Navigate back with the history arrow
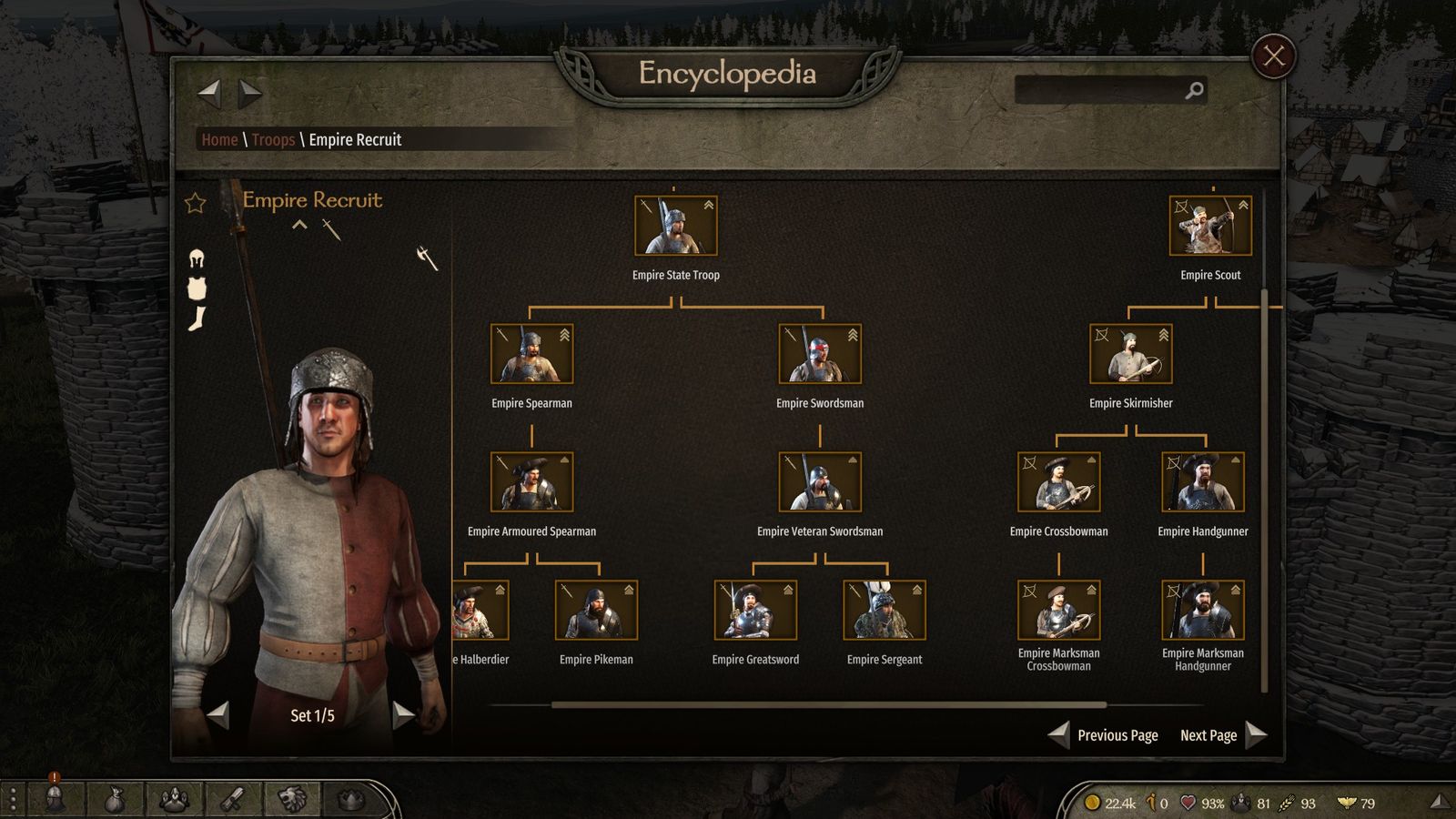This screenshot has width=1456, height=819. pos(209,92)
